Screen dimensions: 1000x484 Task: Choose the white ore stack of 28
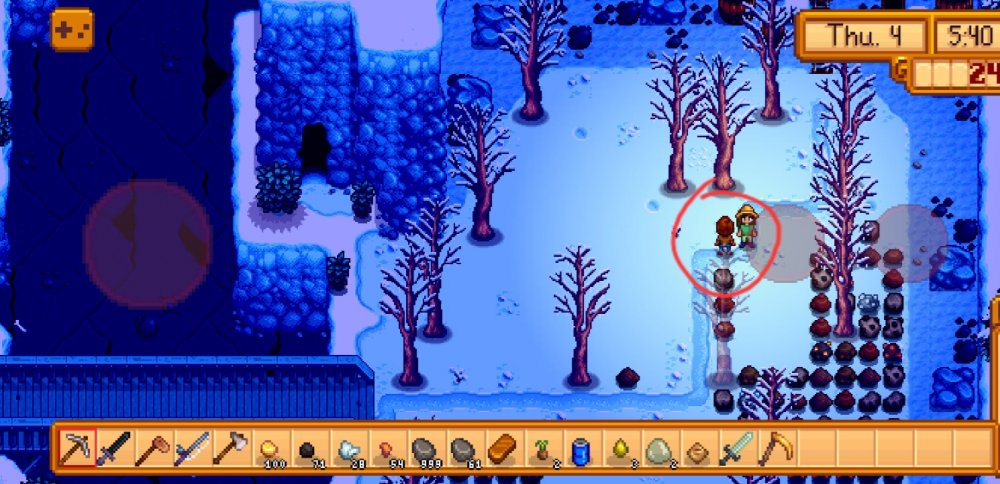[345, 448]
